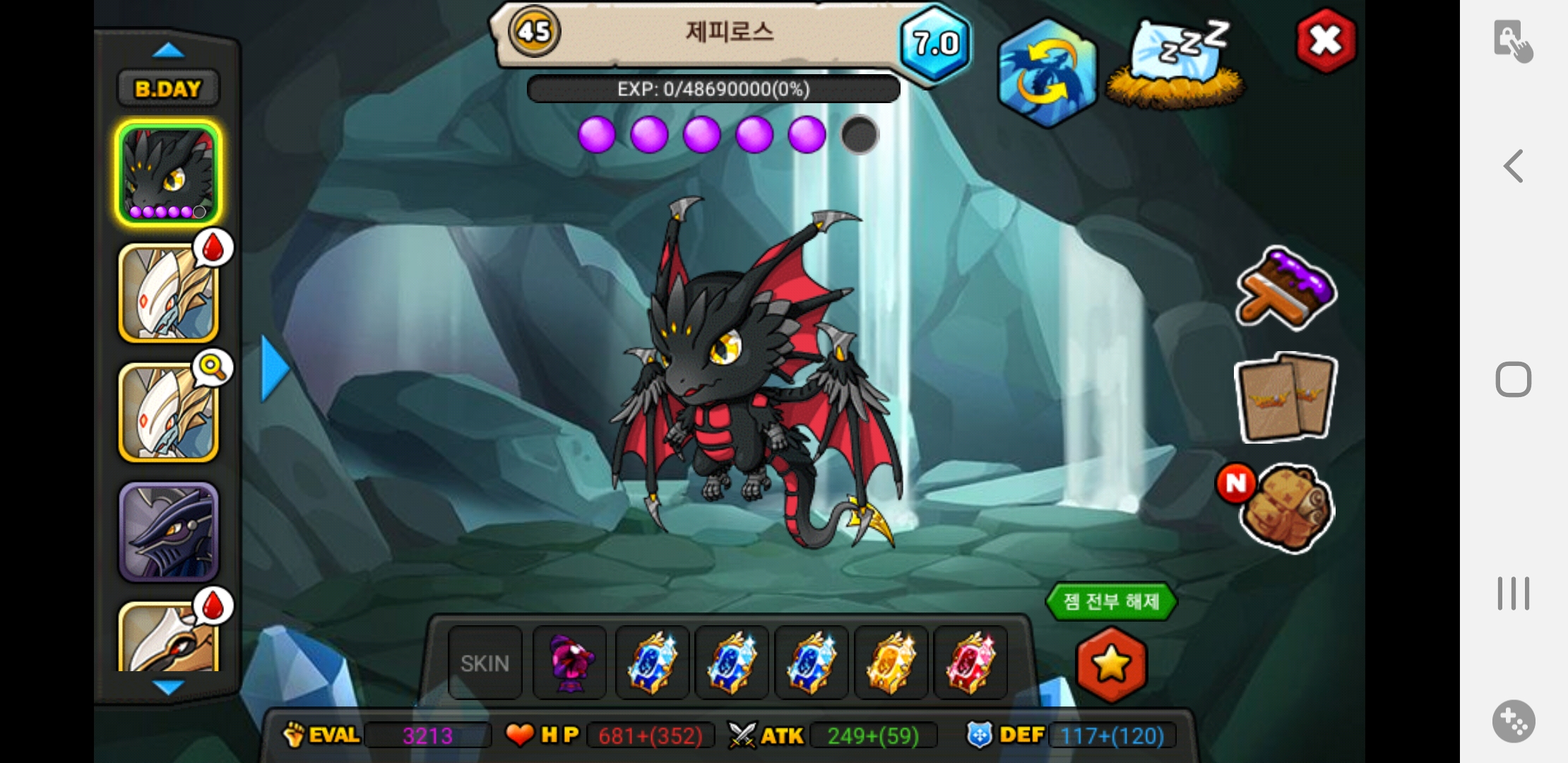Image resolution: width=1568 pixels, height=763 pixels.
Task: Choose the dark purple armored dragon portrait
Action: (168, 532)
